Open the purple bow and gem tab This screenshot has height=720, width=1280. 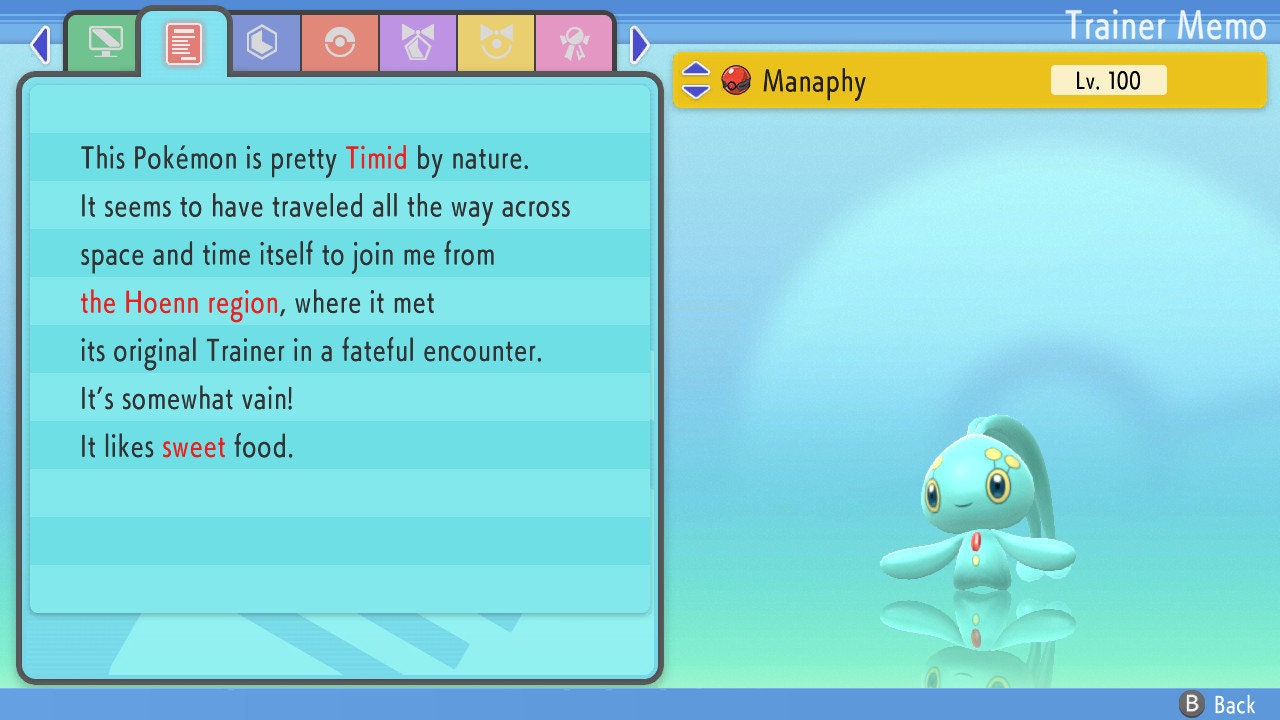(x=418, y=42)
